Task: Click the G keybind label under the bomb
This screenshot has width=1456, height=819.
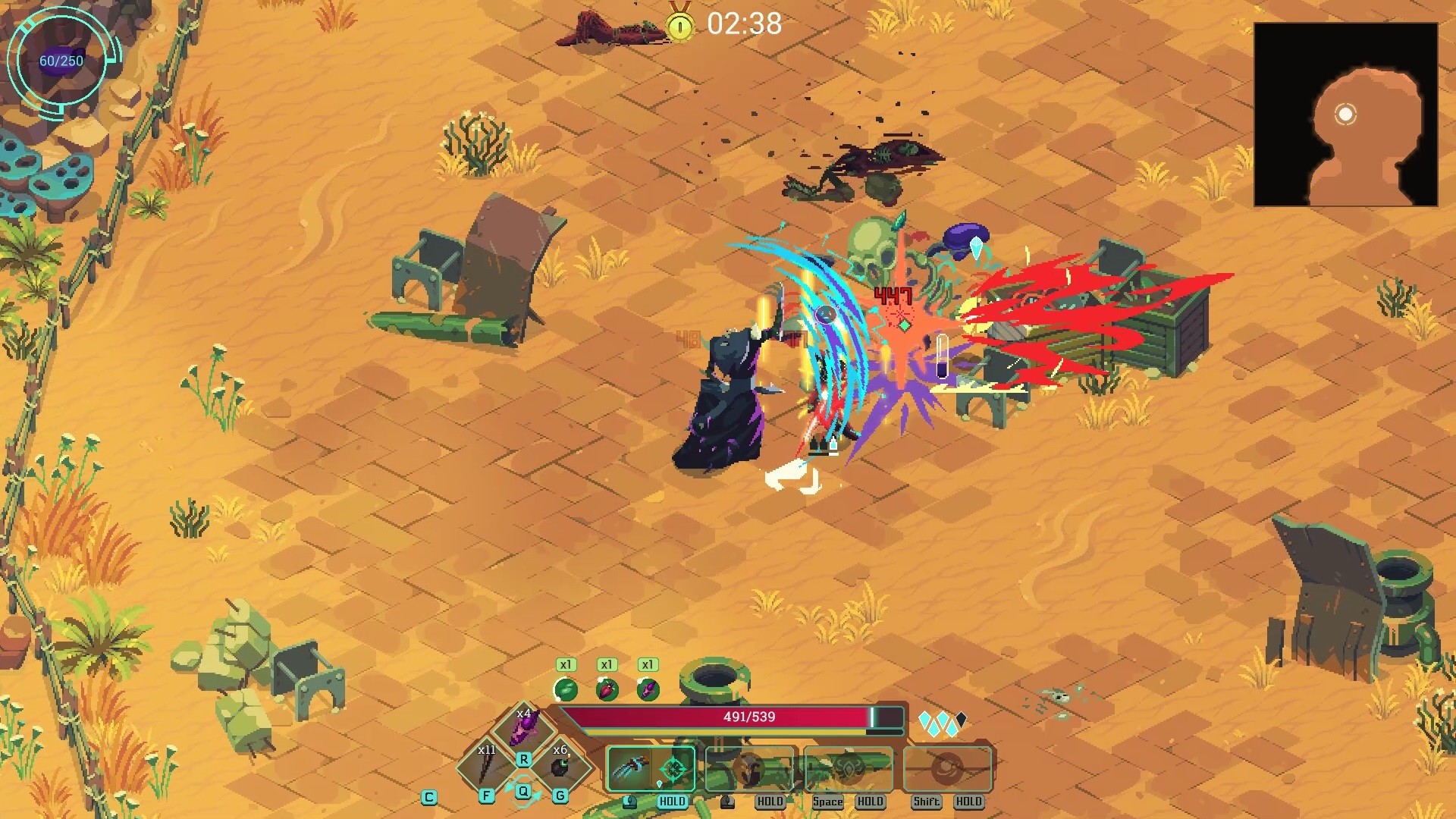Action: (x=560, y=796)
